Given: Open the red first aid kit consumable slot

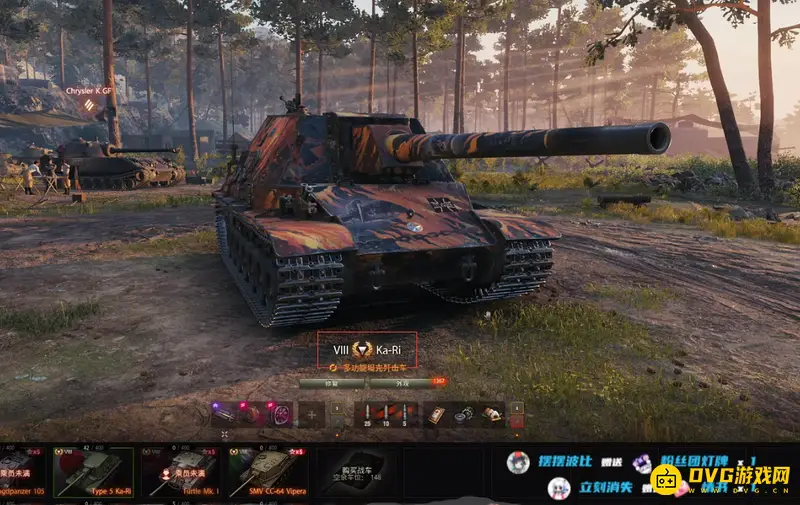Looking at the screenshot, I should point(436,414).
